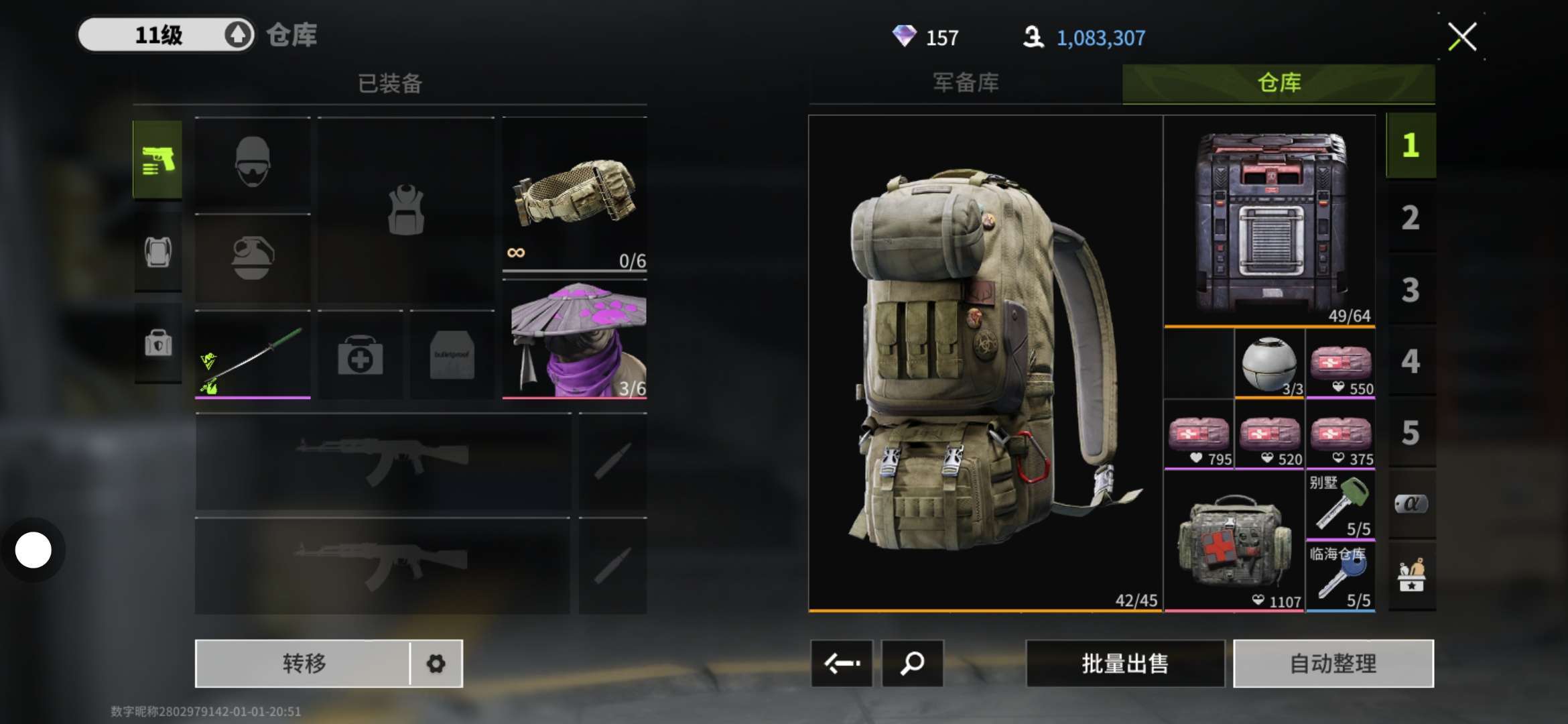Screen dimensions: 1568x724
Task: Select the pistol equipment category icon
Action: click(x=157, y=160)
